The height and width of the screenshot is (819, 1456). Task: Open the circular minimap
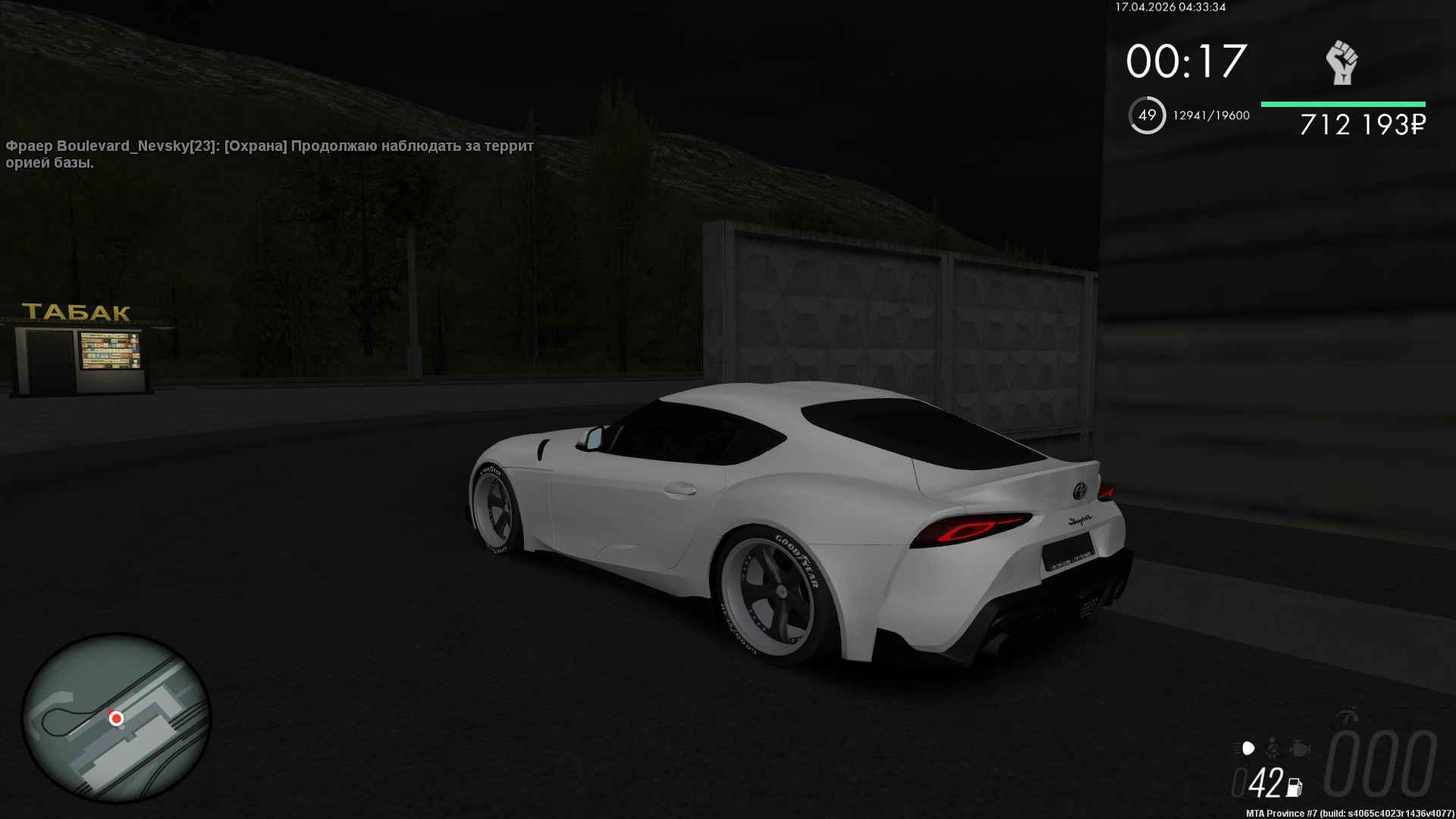pos(116,717)
